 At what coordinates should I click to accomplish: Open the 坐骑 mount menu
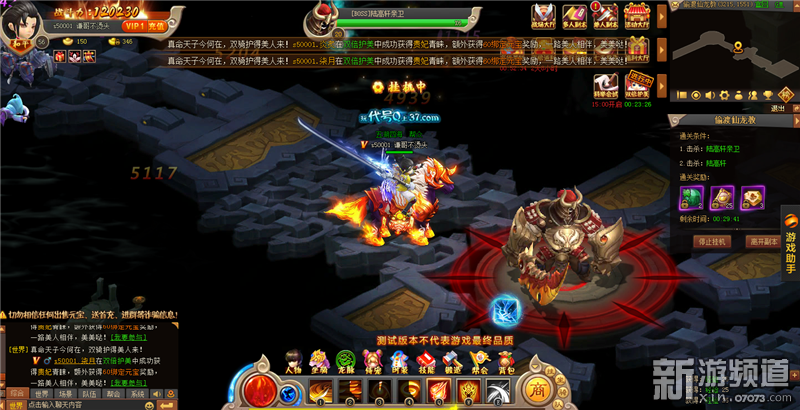tap(320, 360)
